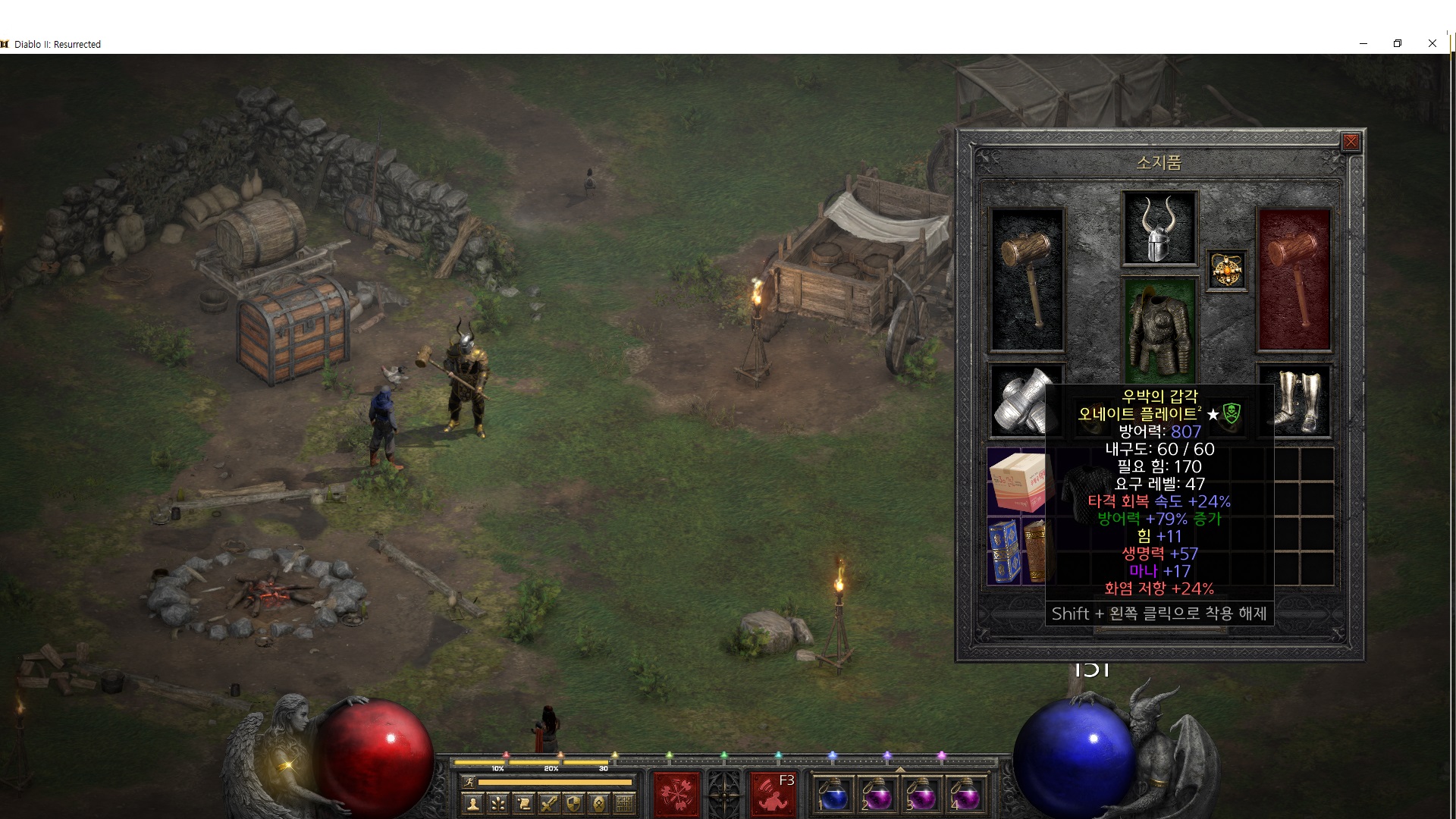Viewport: 1456px width, 819px height.
Task: Select the plated boots slot
Action: (x=1294, y=400)
